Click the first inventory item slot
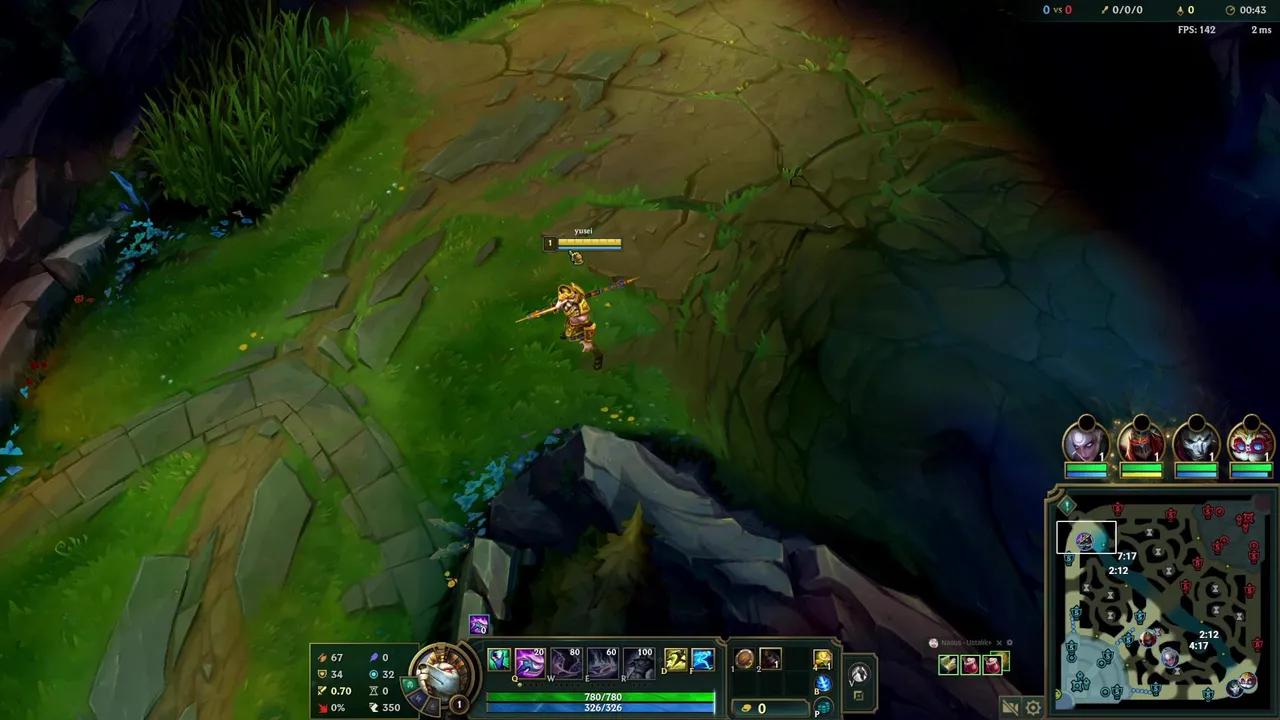This screenshot has height=720, width=1280. (x=742, y=659)
